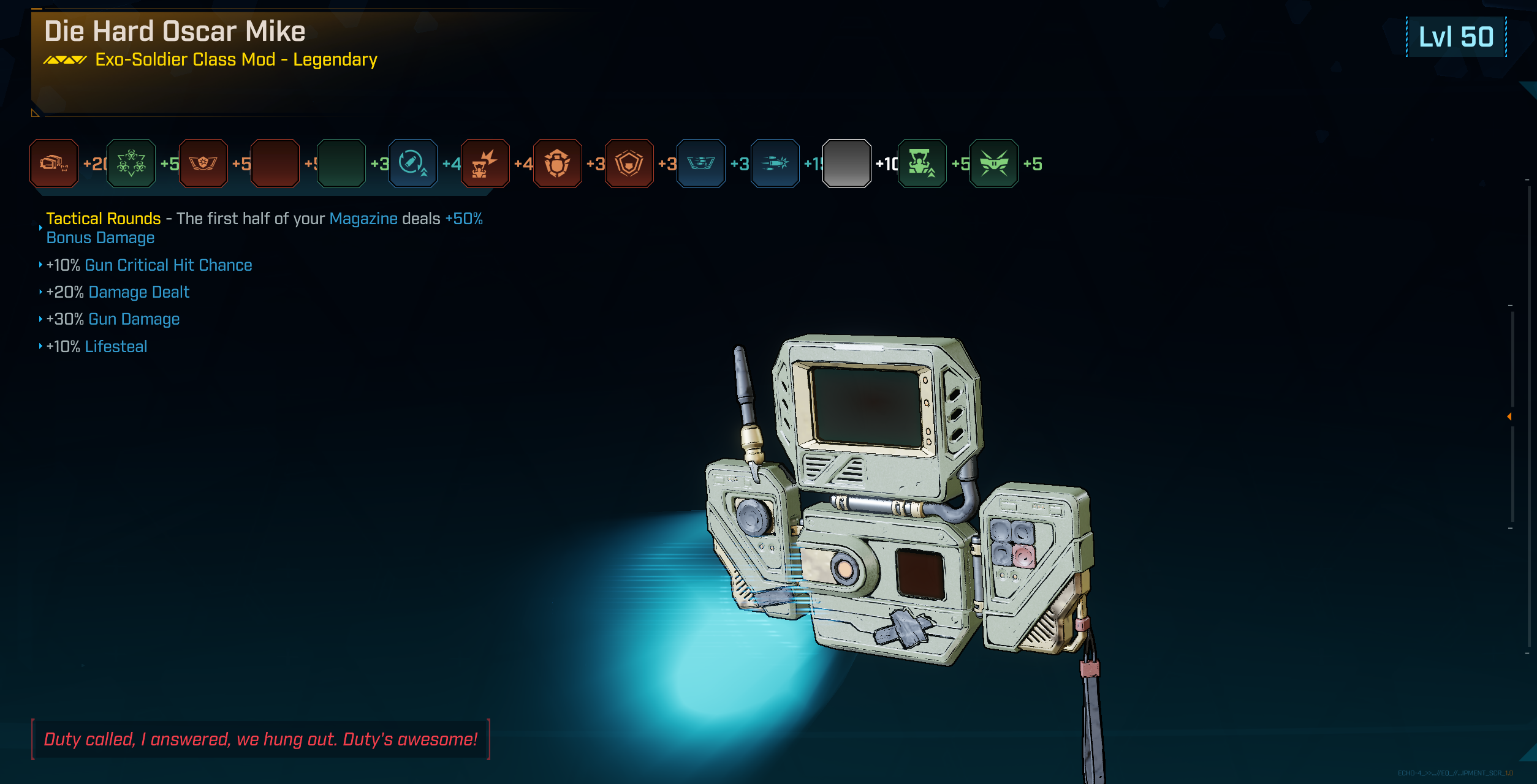
Task: Choose the green crossed blades mask icon
Action: (x=993, y=164)
